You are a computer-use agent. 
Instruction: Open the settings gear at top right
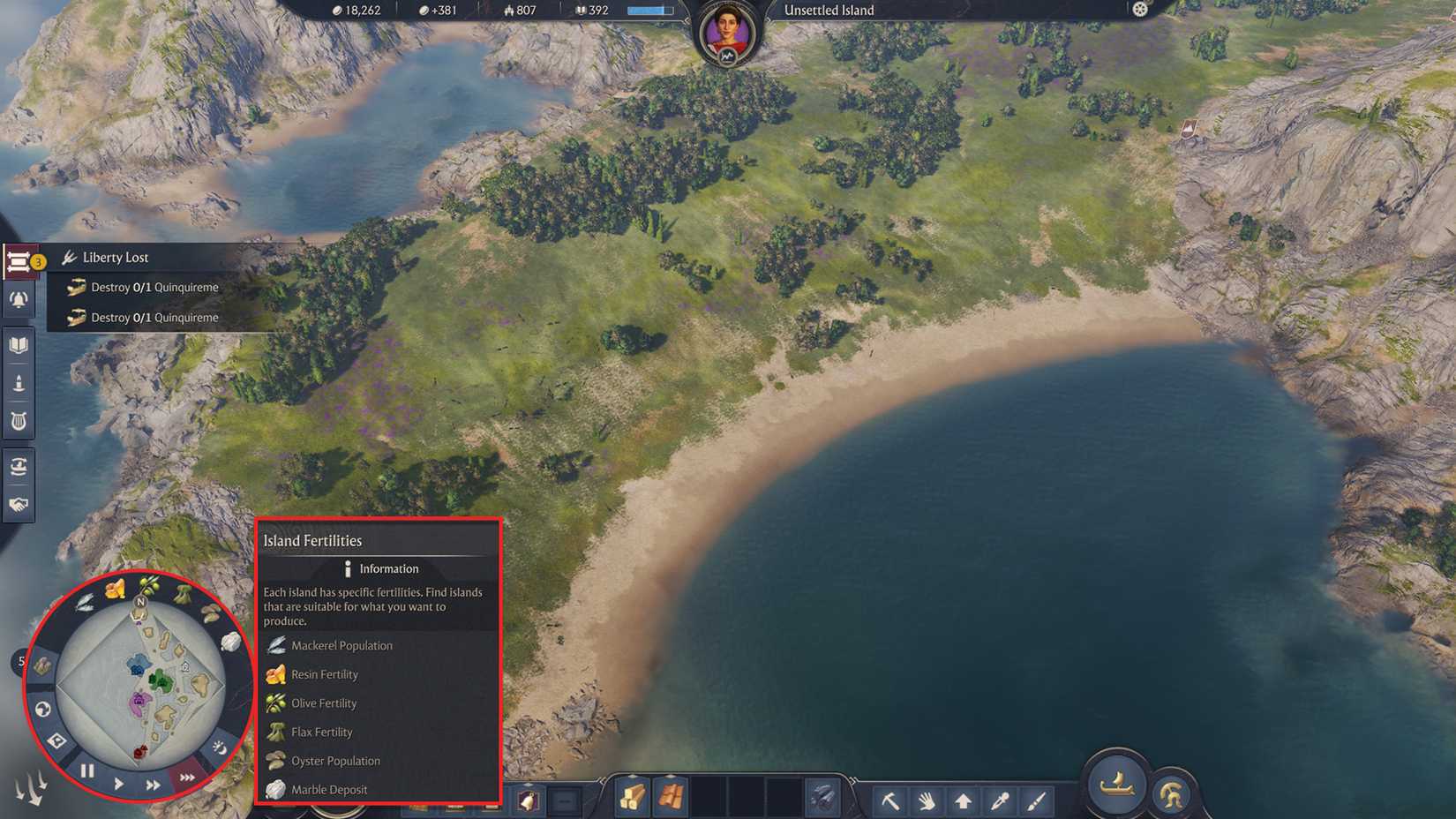click(x=1139, y=10)
